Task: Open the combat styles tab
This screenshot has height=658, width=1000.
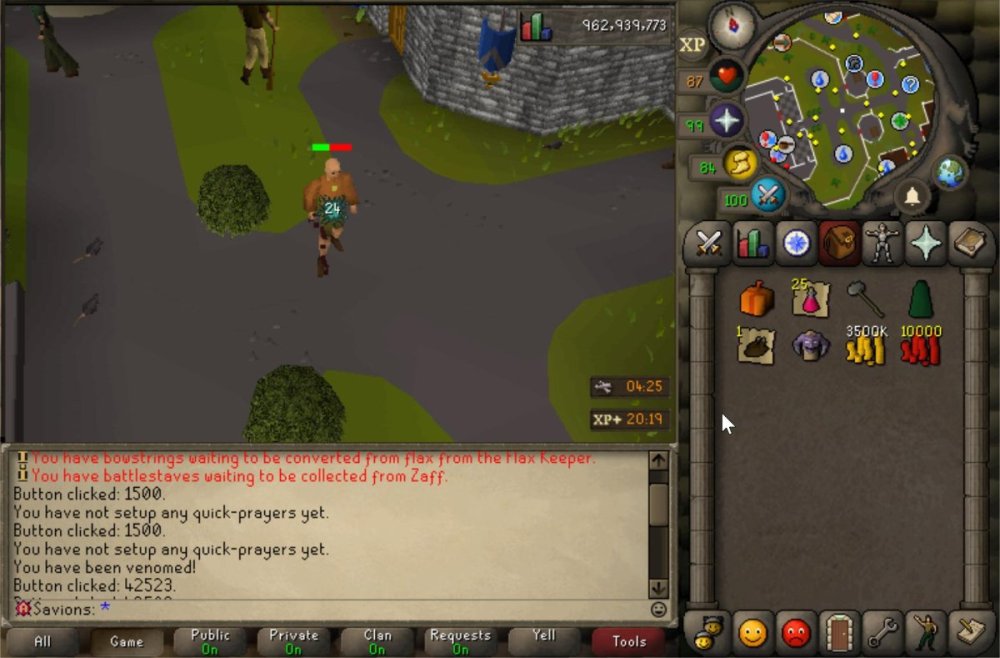Action: coord(709,243)
